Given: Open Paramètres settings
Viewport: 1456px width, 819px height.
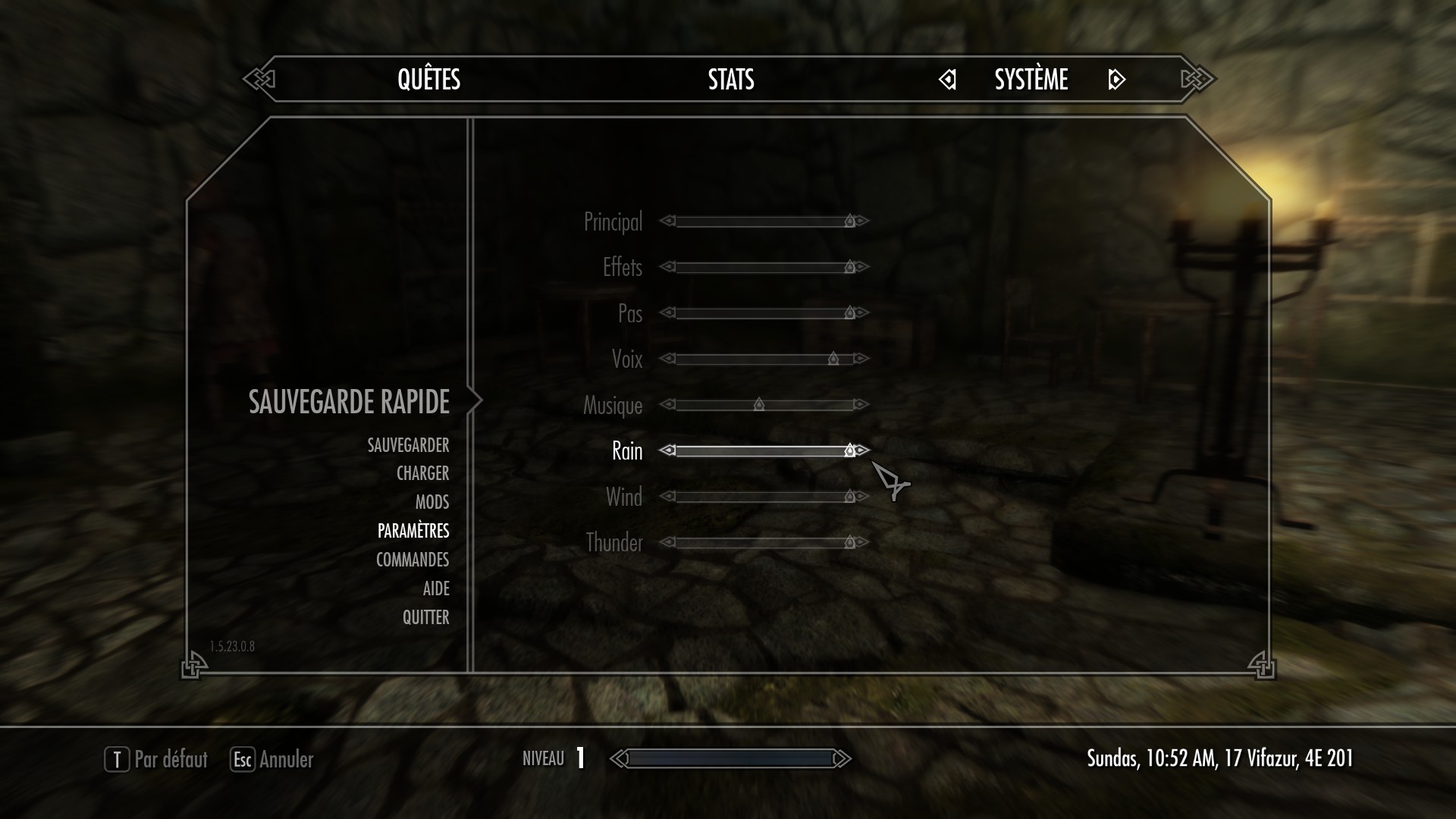Looking at the screenshot, I should click(413, 531).
